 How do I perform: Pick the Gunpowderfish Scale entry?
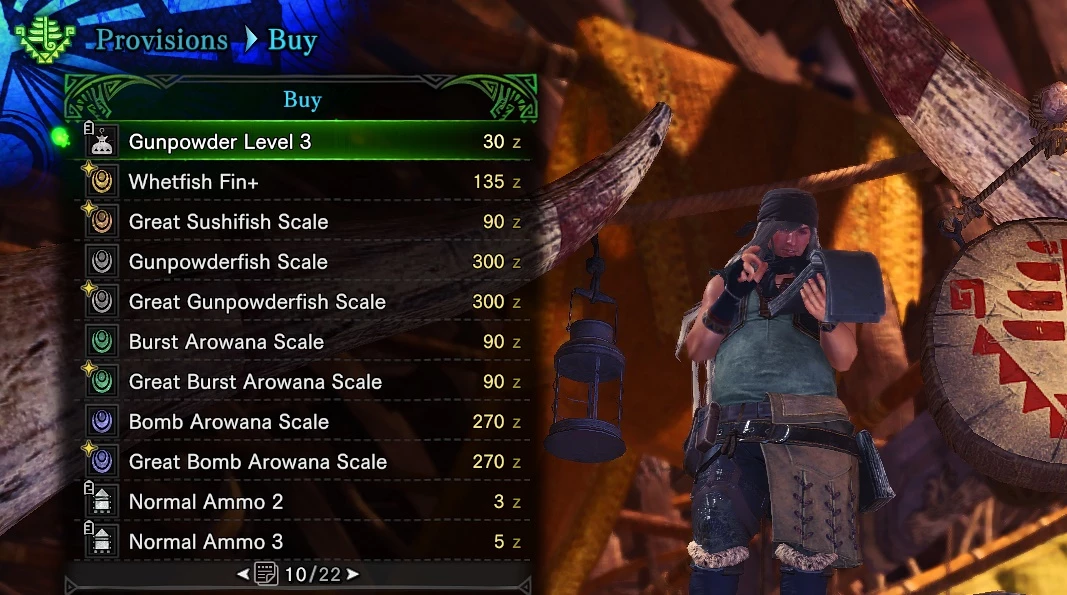(300, 262)
